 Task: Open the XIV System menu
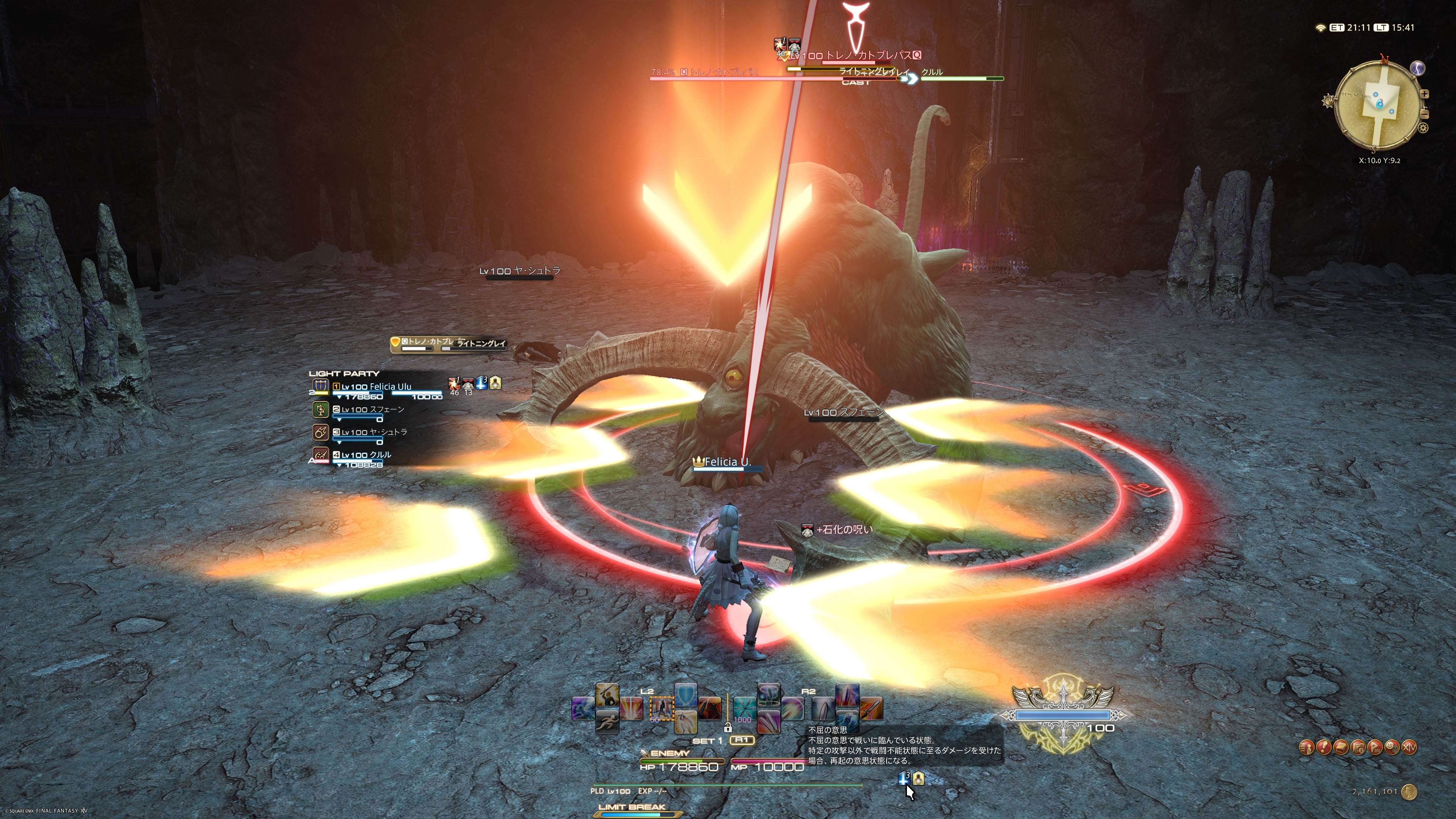coord(1410,748)
